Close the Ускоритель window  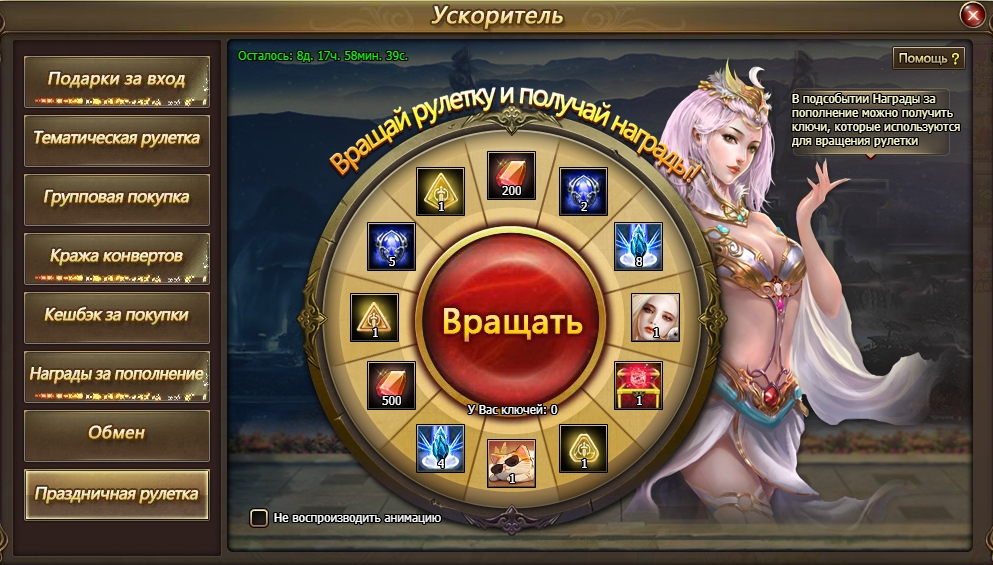972,15
